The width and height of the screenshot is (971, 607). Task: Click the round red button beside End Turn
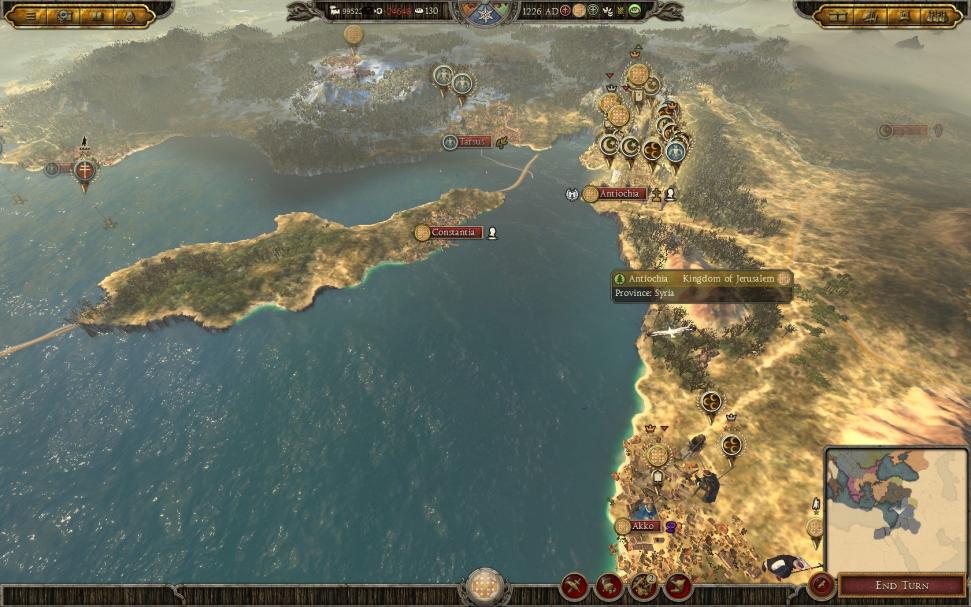(x=821, y=585)
